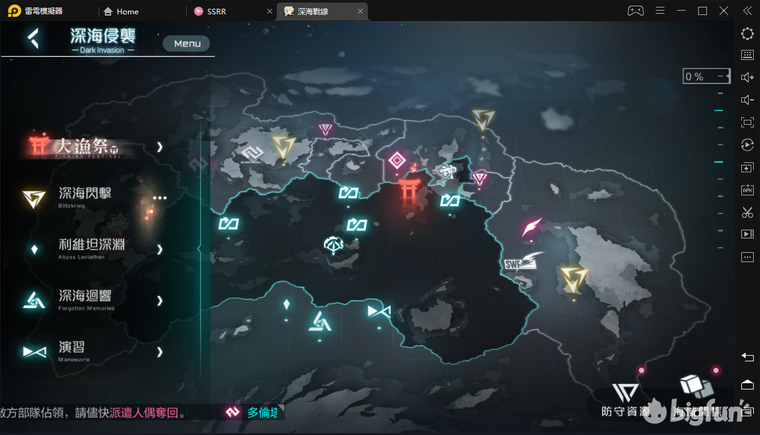Select 演習 Manoeuvre from the list
This screenshot has width=760, height=435.
[72, 350]
